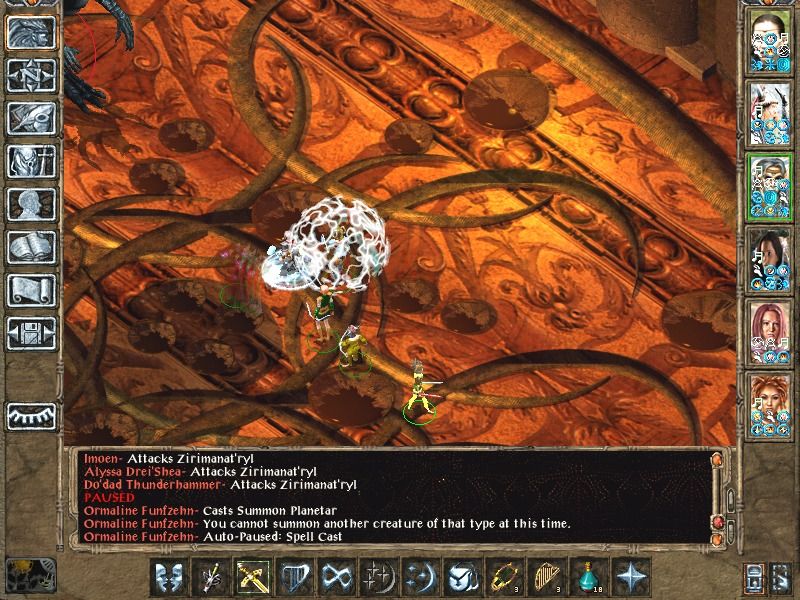Open the mage spellbook button
This screenshot has height=600, width=800.
pos(31,247)
